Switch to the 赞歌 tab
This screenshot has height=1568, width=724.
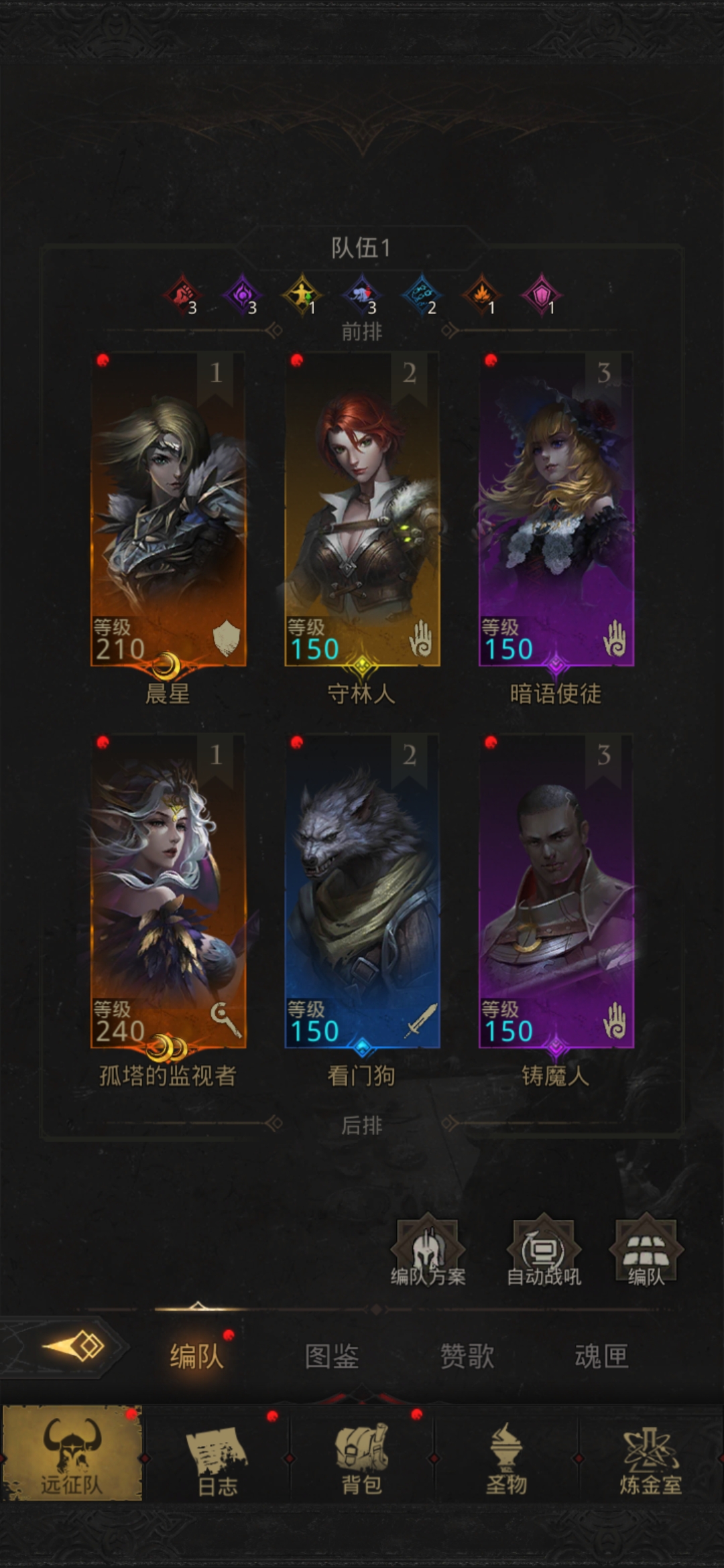pyautogui.click(x=467, y=1357)
